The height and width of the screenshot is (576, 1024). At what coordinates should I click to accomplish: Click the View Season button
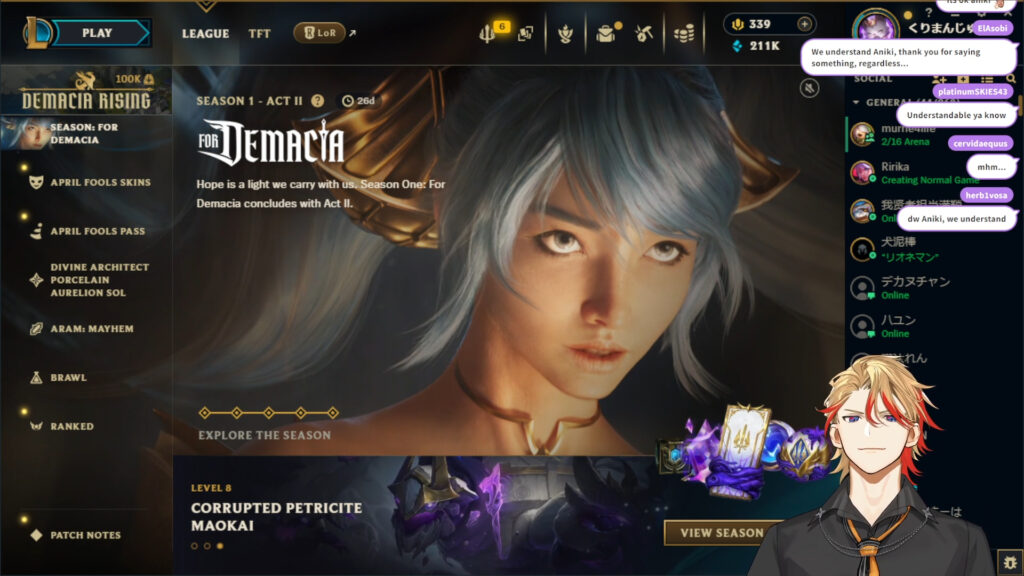pyautogui.click(x=722, y=533)
